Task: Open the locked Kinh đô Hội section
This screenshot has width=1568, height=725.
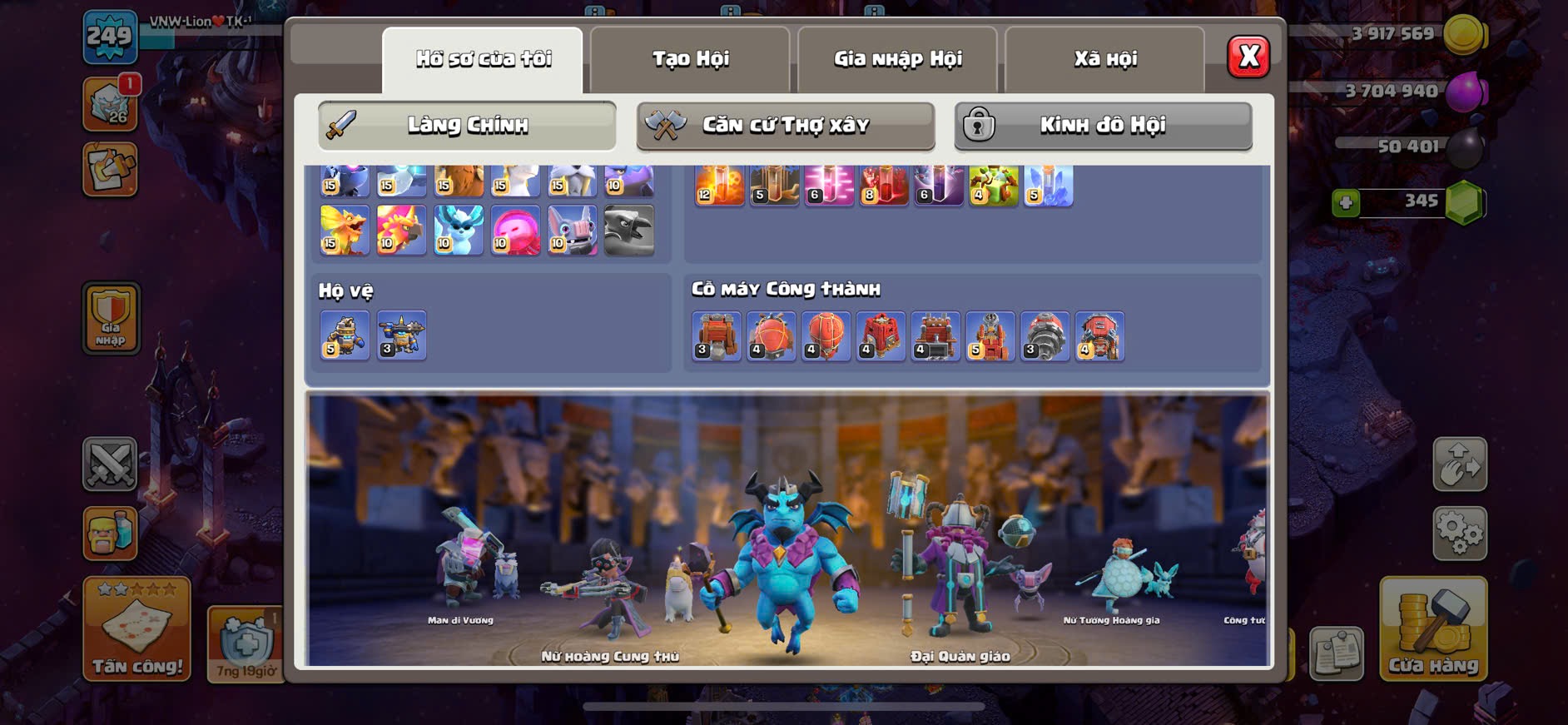Action: [1103, 126]
